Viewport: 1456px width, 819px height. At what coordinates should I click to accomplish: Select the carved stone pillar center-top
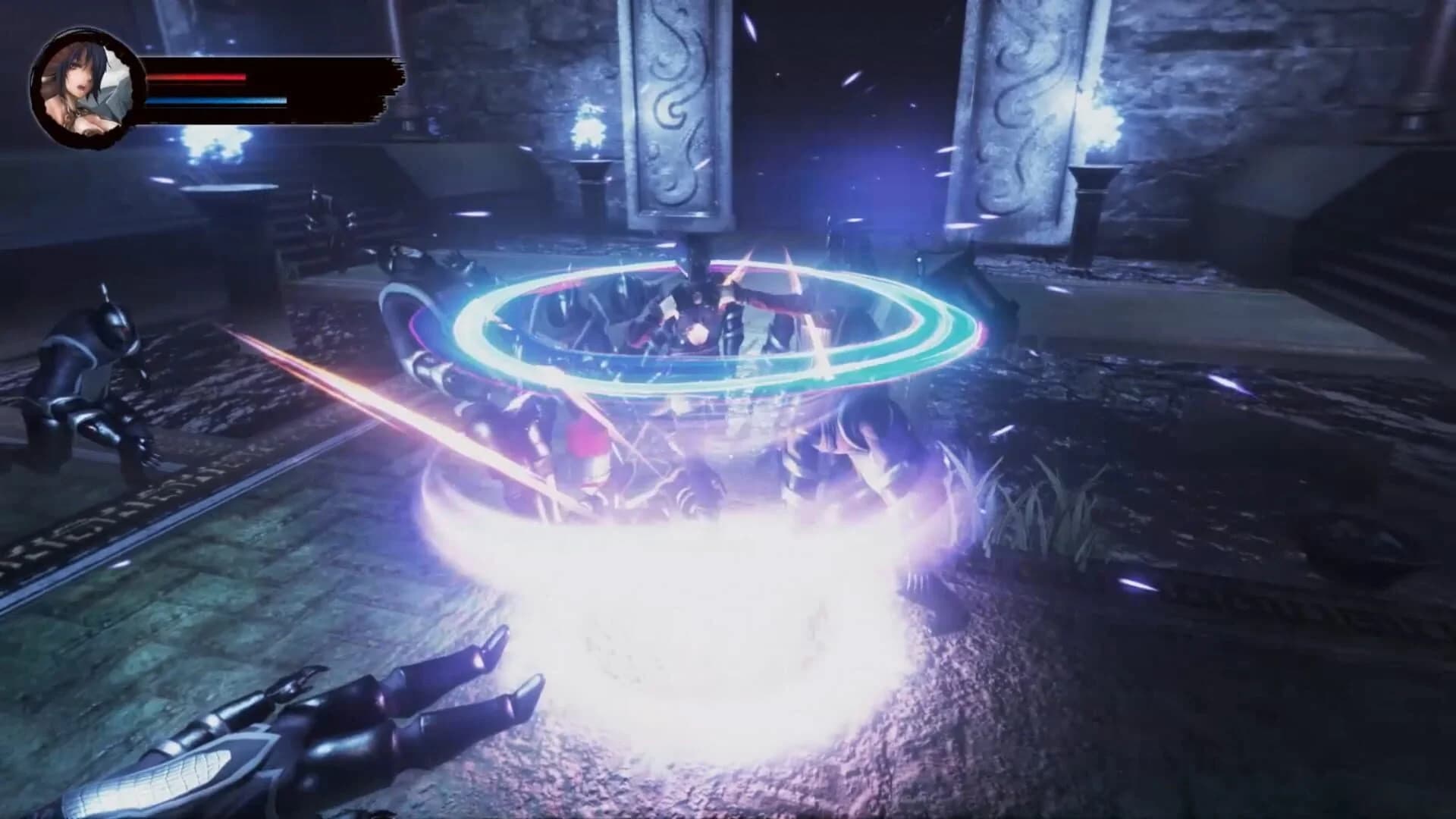click(x=675, y=114)
